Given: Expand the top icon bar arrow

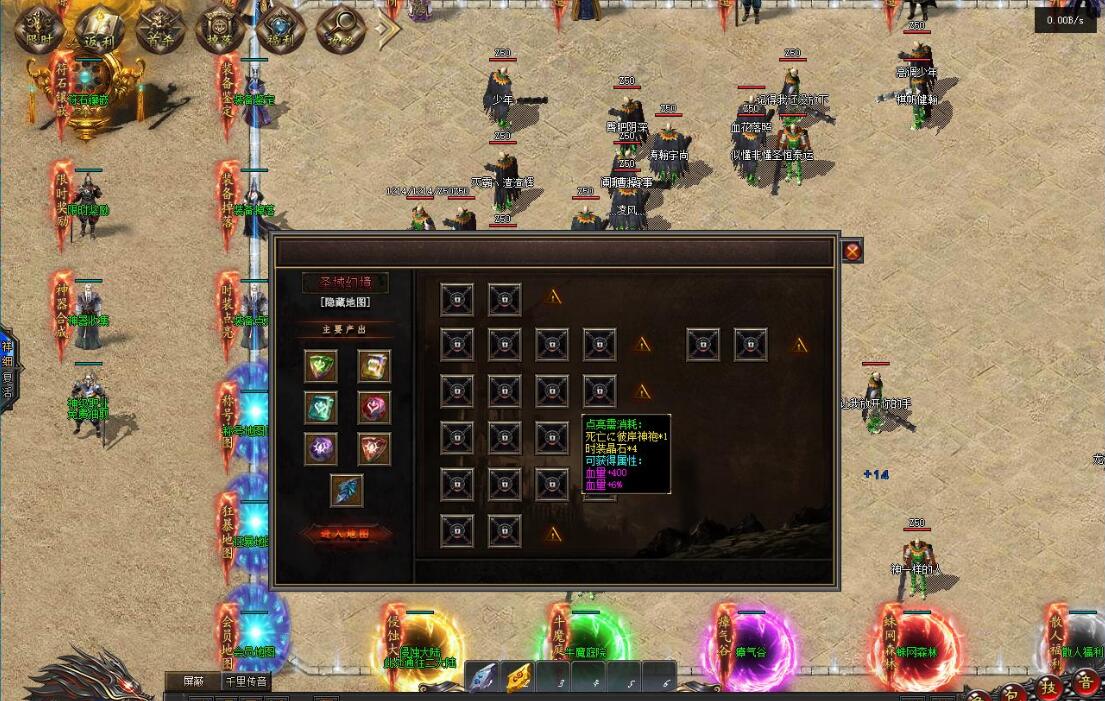Looking at the screenshot, I should (387, 28).
